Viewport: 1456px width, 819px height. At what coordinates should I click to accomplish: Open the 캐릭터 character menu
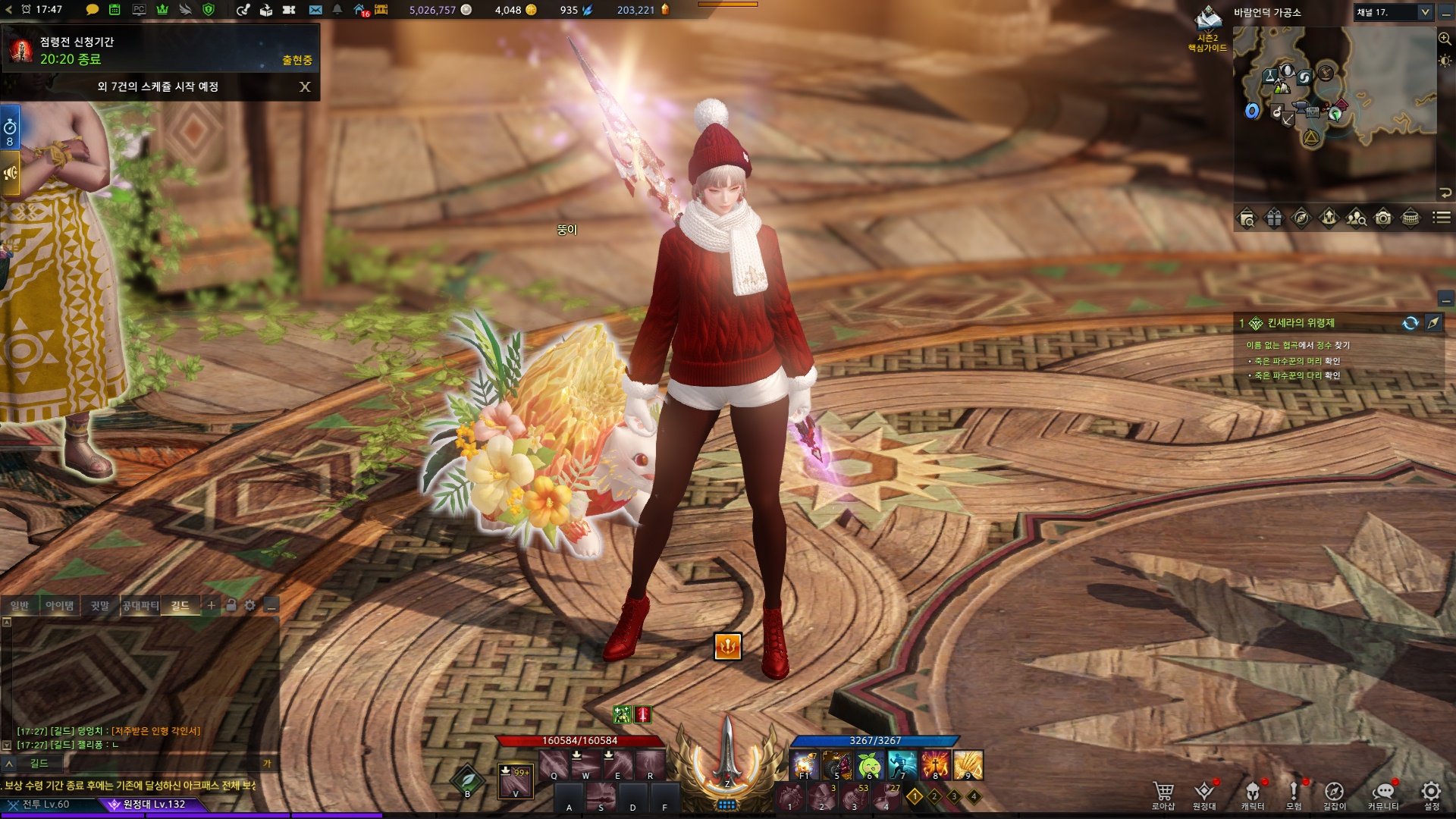coord(1252,794)
